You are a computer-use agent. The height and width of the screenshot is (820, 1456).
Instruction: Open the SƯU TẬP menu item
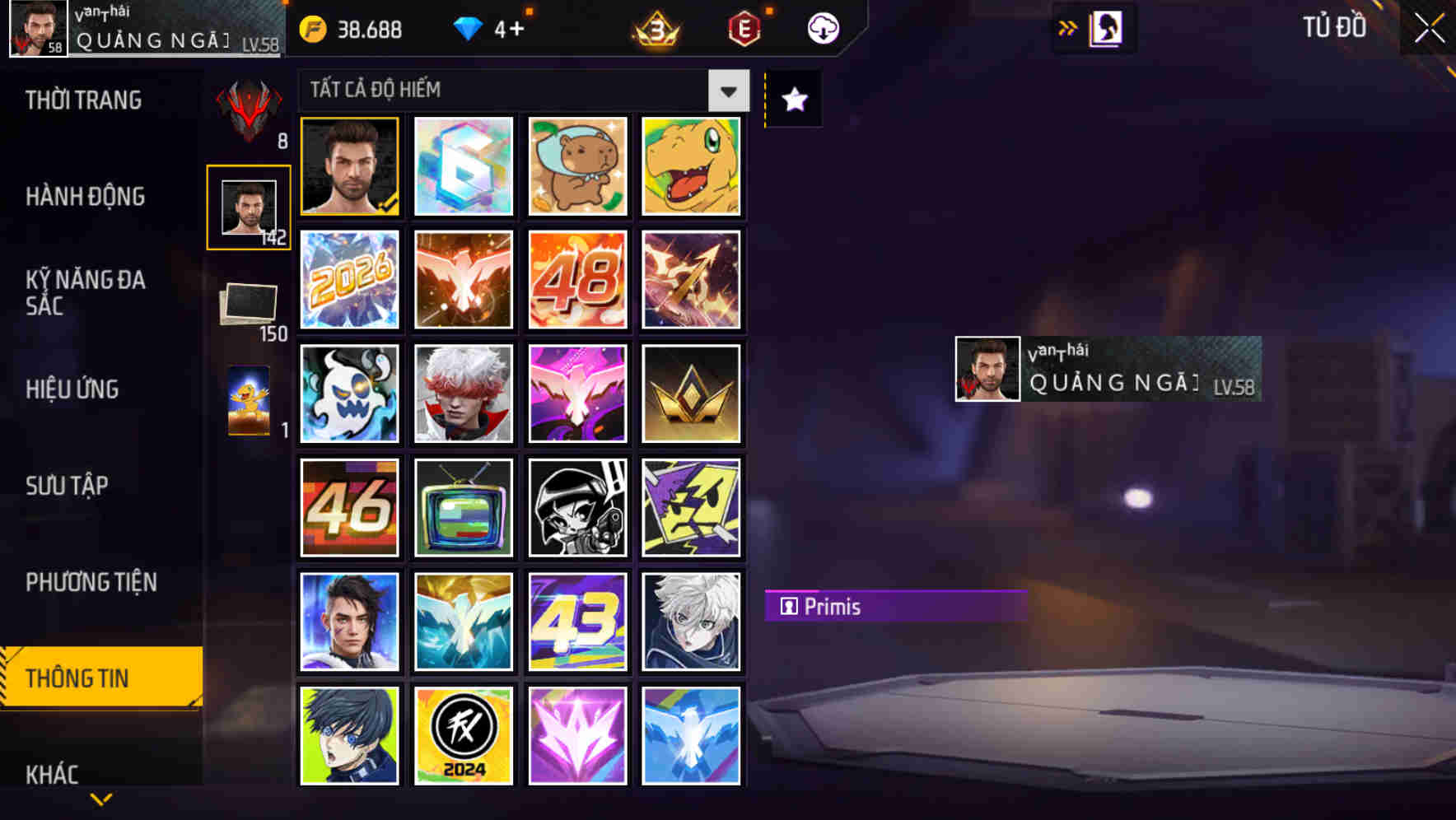[69, 486]
